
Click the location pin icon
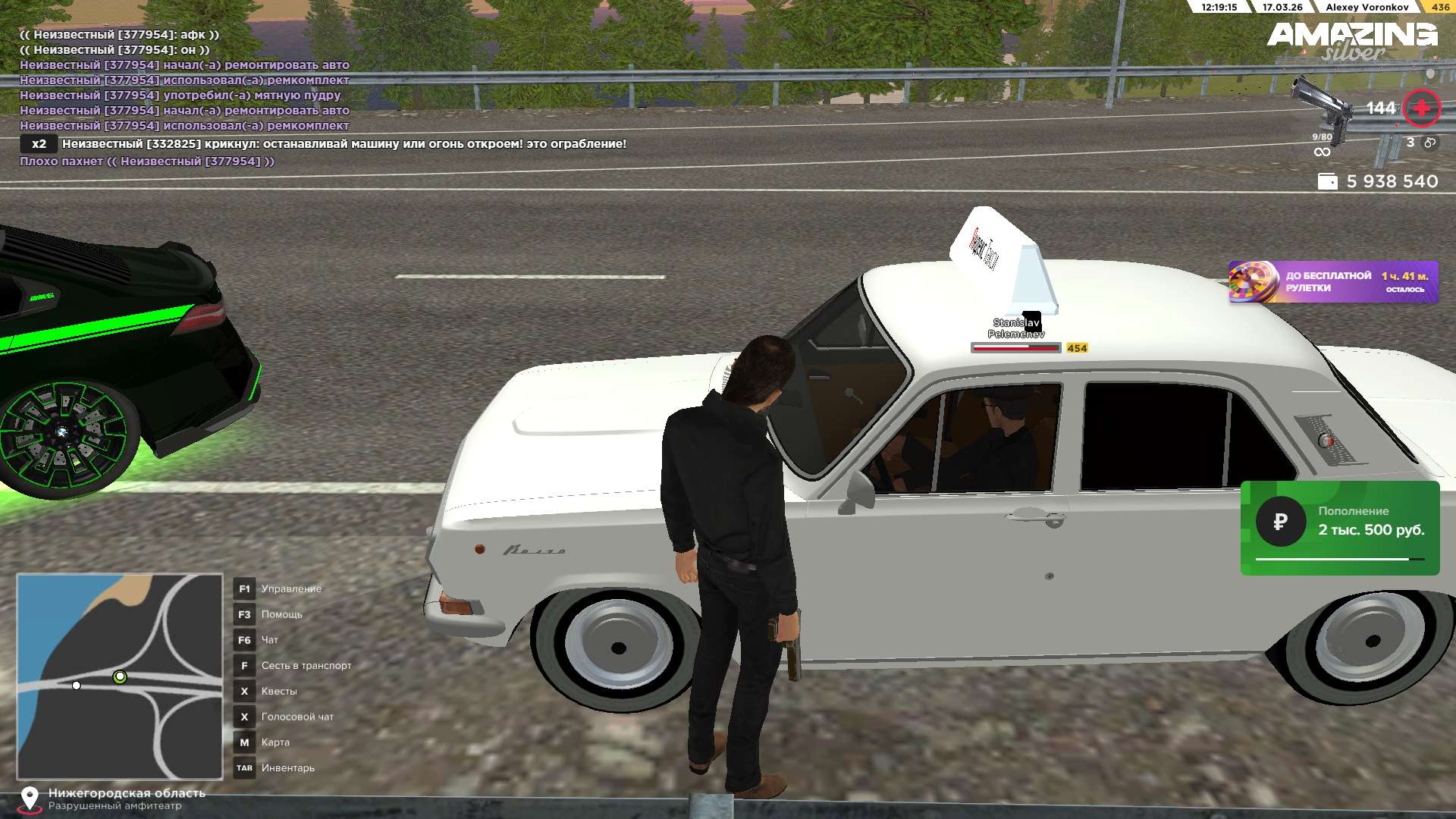pyautogui.click(x=30, y=799)
